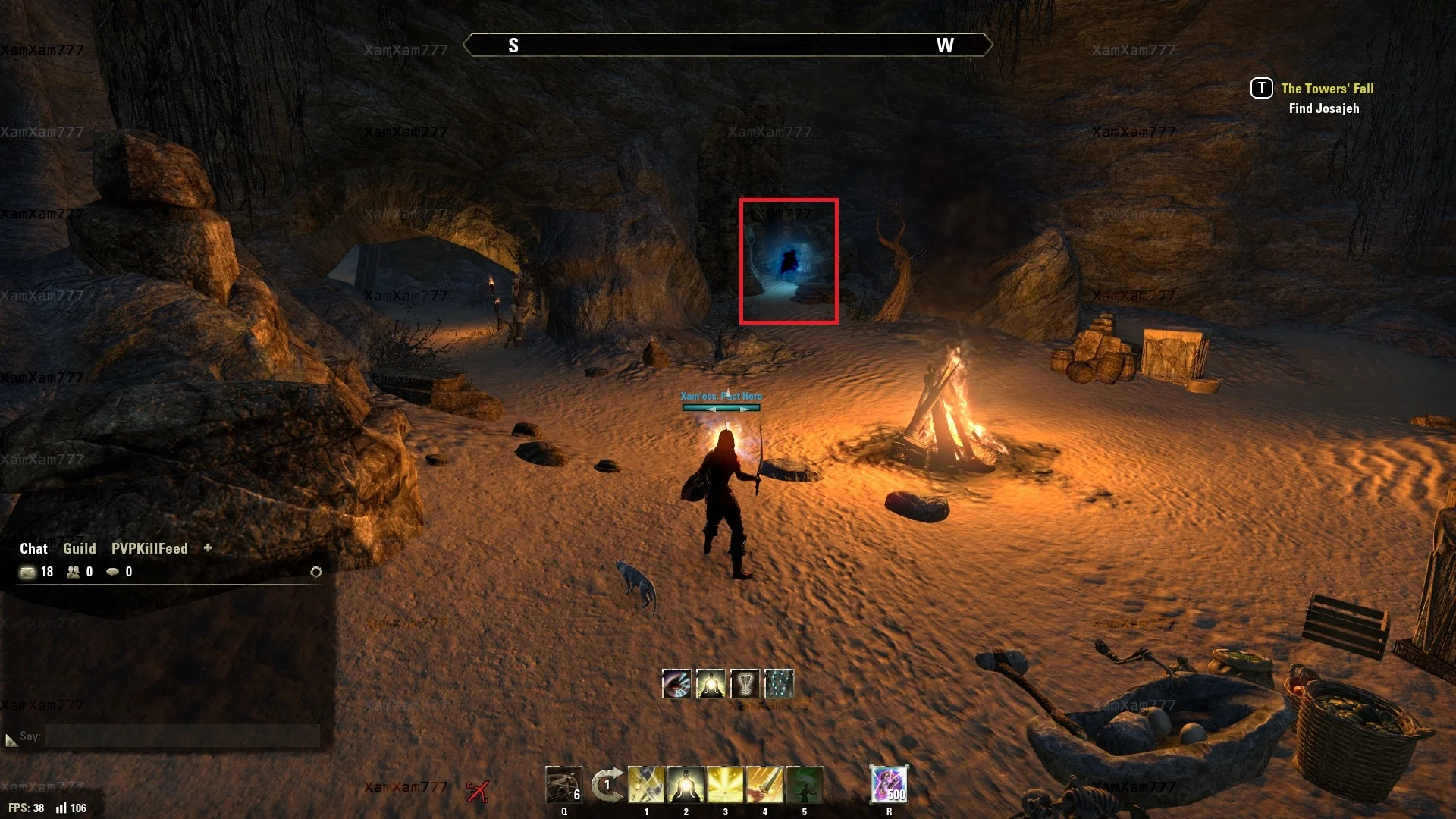Select The Towers' Fall quest tracker
The height and width of the screenshot is (819, 1456).
pos(1327,89)
